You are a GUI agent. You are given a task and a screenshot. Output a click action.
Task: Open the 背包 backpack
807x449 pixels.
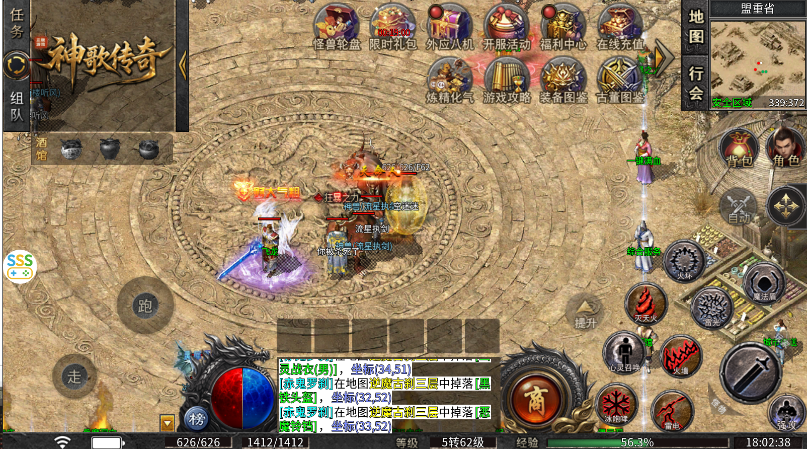pyautogui.click(x=738, y=148)
